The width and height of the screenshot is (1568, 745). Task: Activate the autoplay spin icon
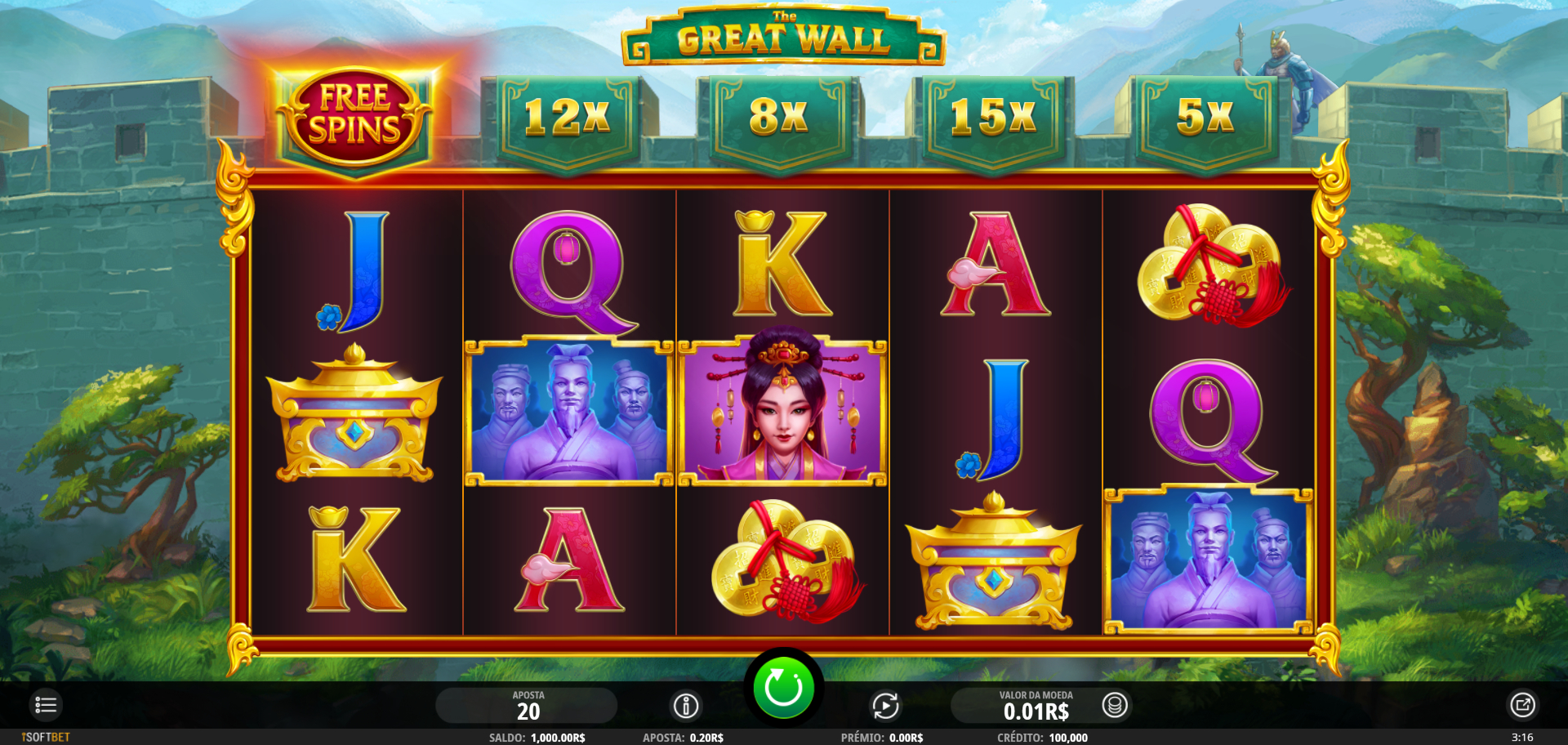click(x=885, y=706)
